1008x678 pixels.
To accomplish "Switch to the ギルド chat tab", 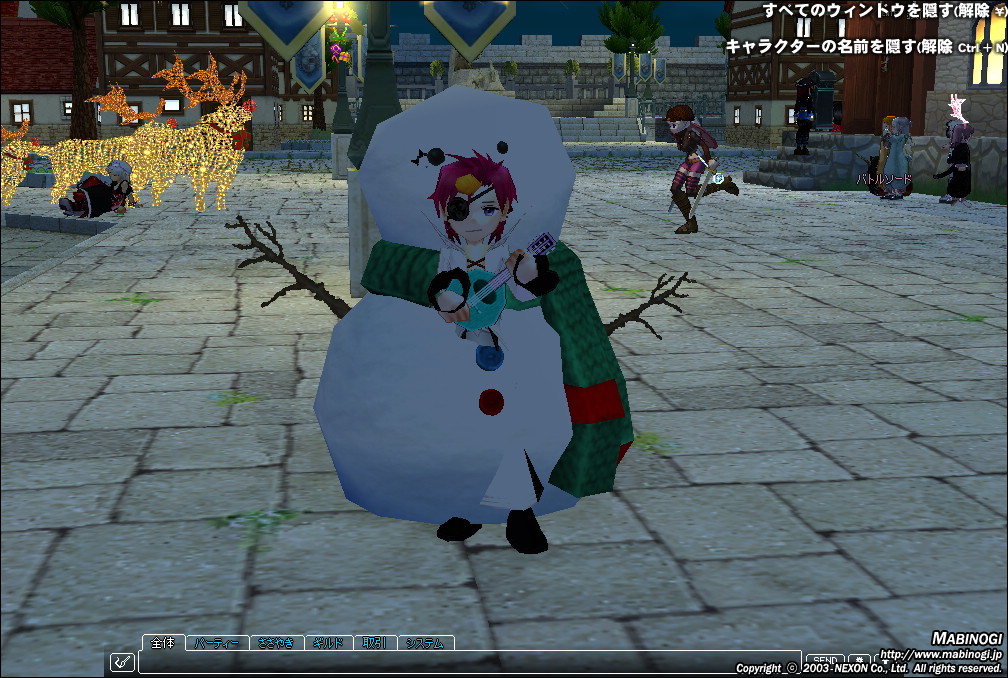I will pos(328,643).
